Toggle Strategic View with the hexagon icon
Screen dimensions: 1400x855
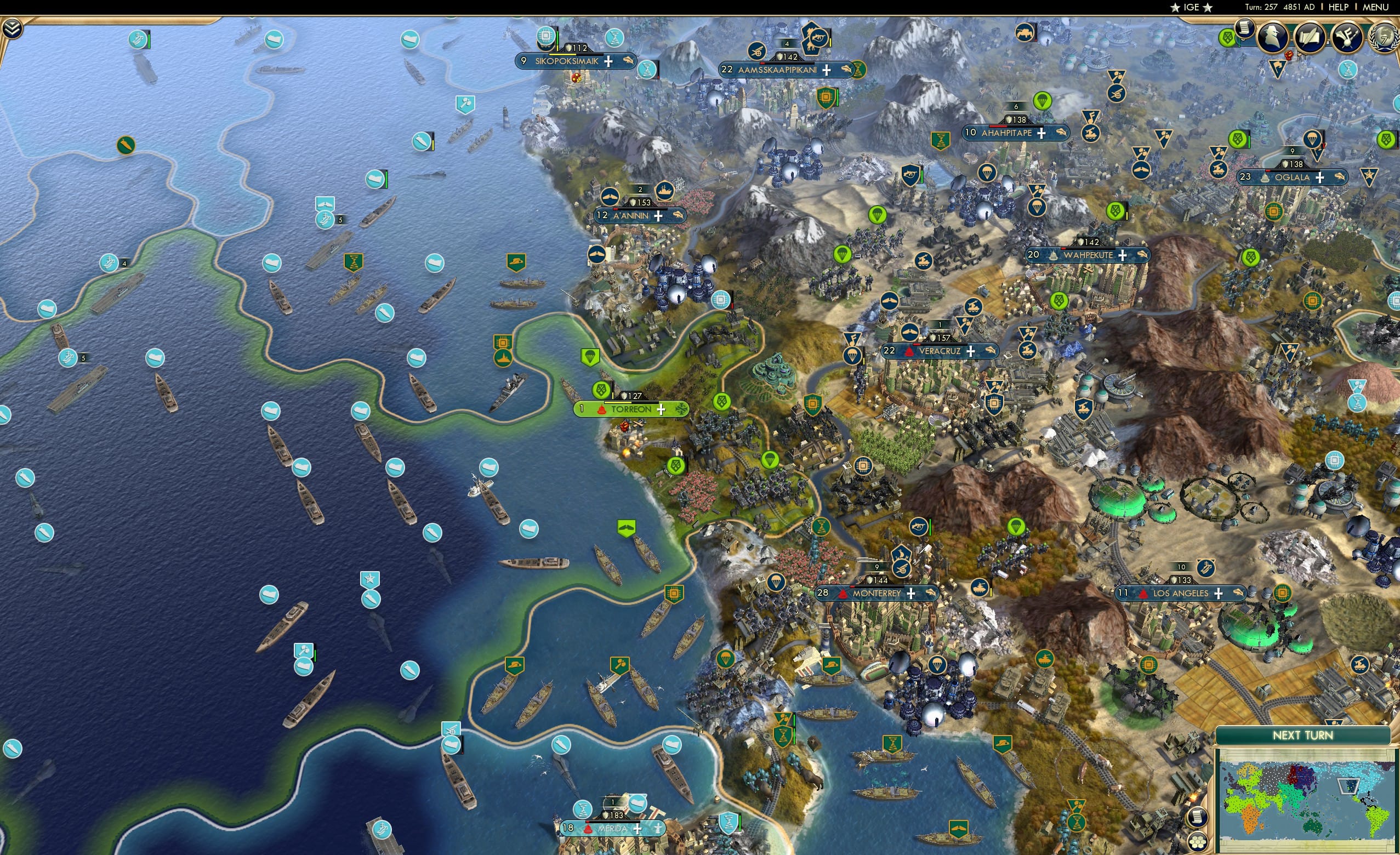(x=1198, y=842)
